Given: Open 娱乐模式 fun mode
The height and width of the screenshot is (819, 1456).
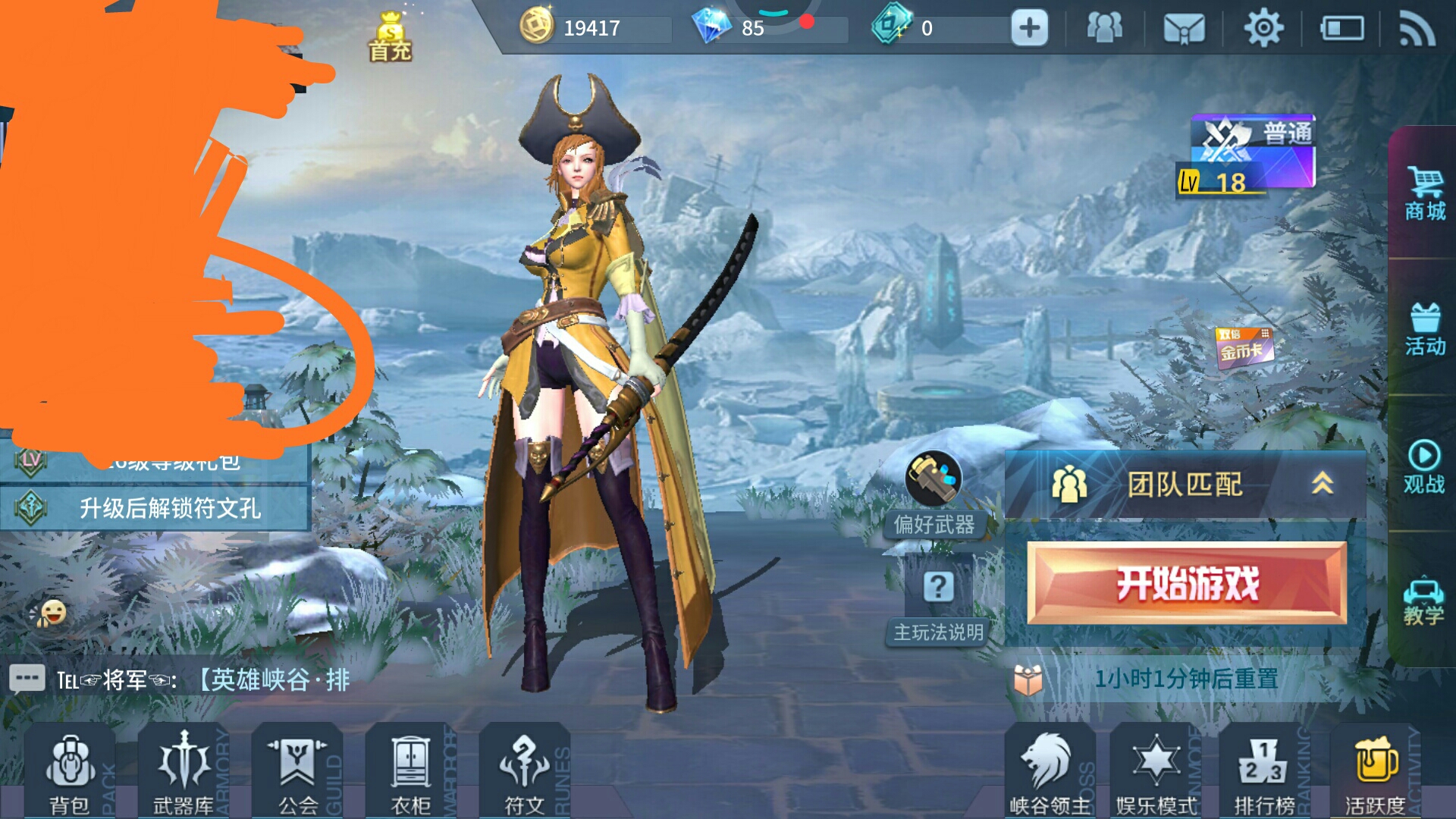Looking at the screenshot, I should point(1156,773).
